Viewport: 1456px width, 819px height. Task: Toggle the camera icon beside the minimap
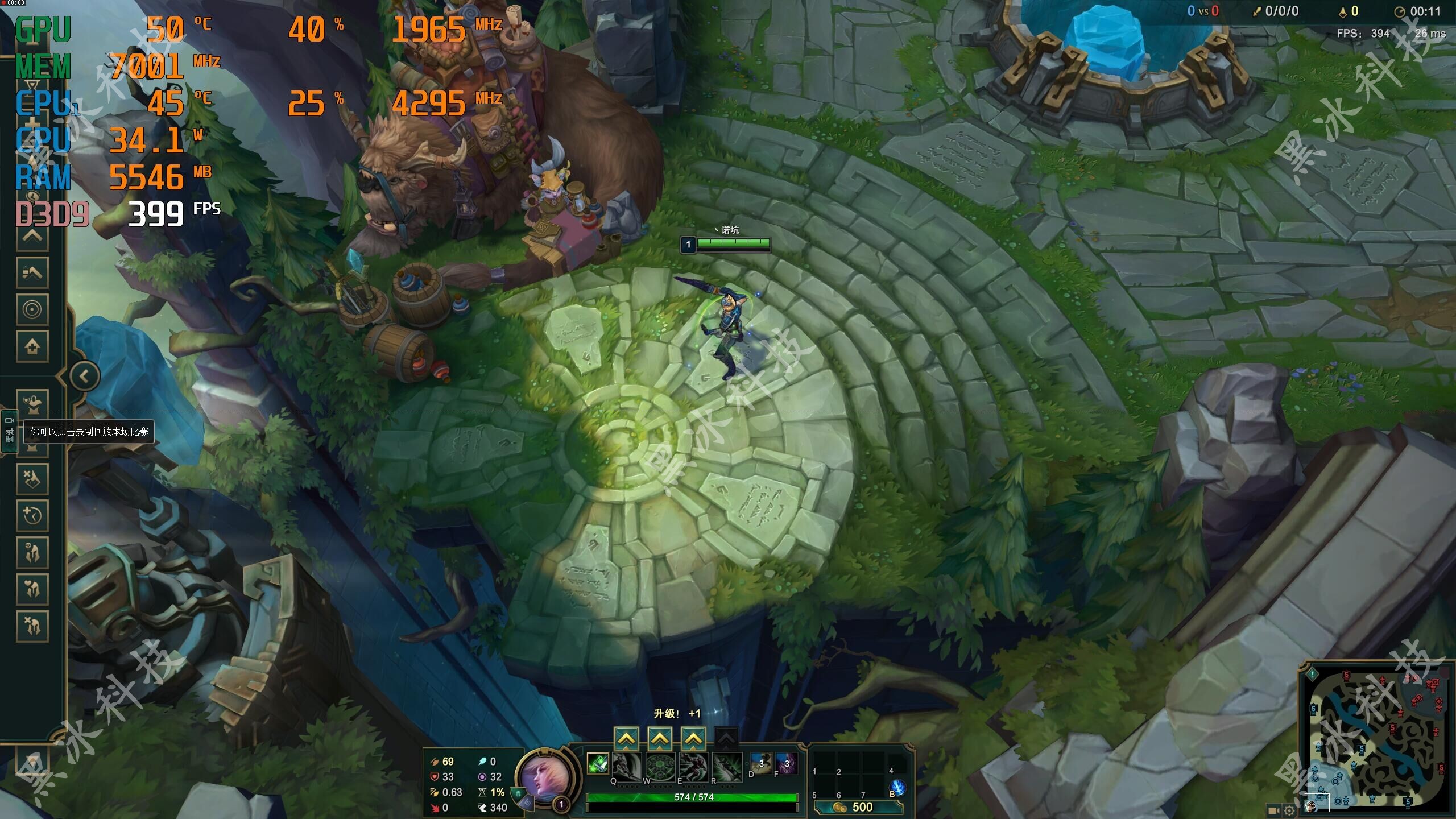[x=1274, y=810]
